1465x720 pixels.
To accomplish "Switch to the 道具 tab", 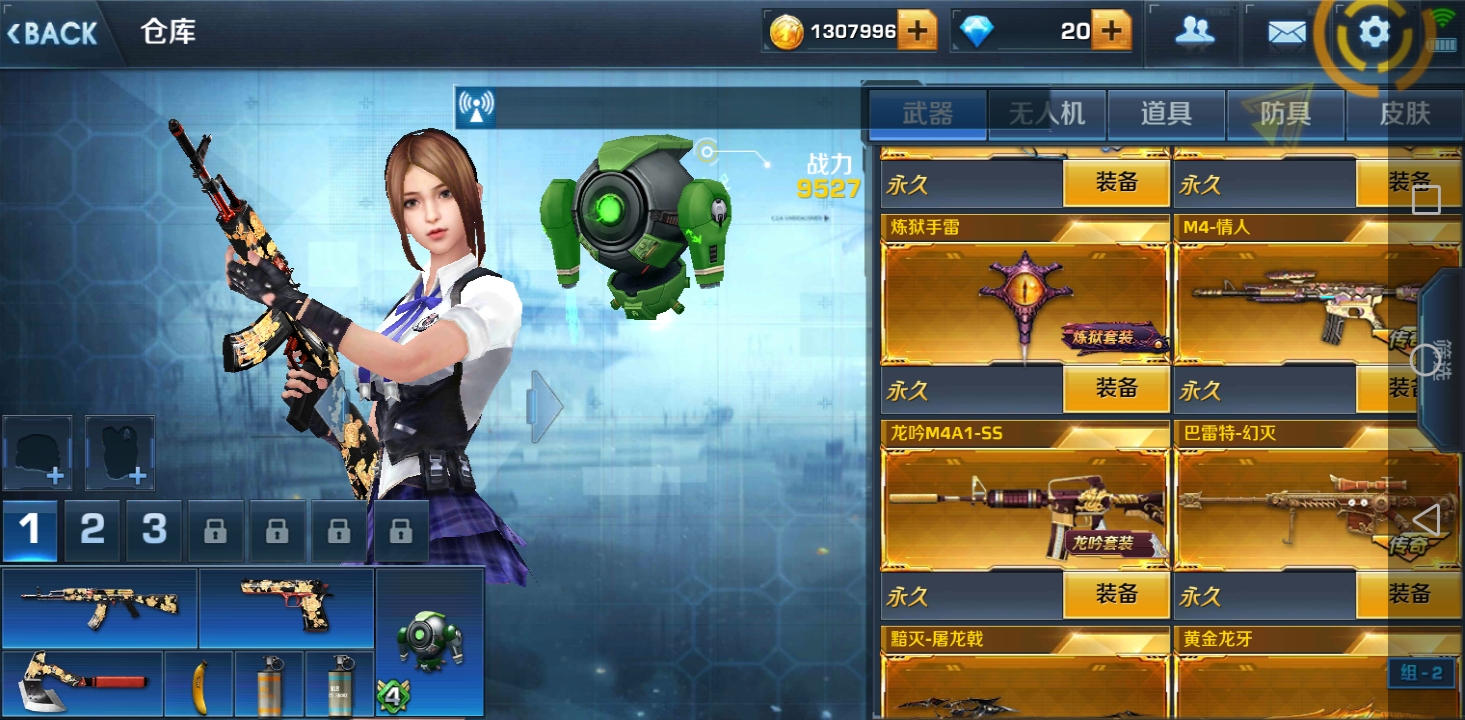I will pos(1166,114).
